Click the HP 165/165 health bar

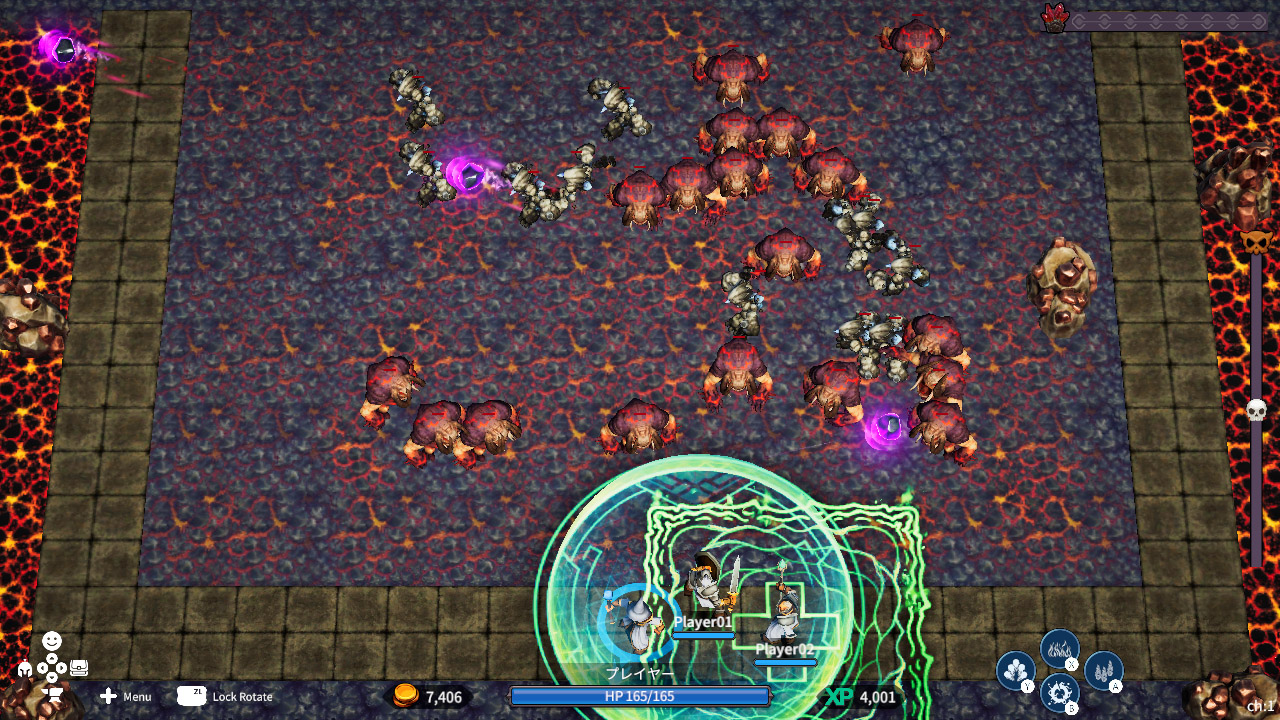640,697
